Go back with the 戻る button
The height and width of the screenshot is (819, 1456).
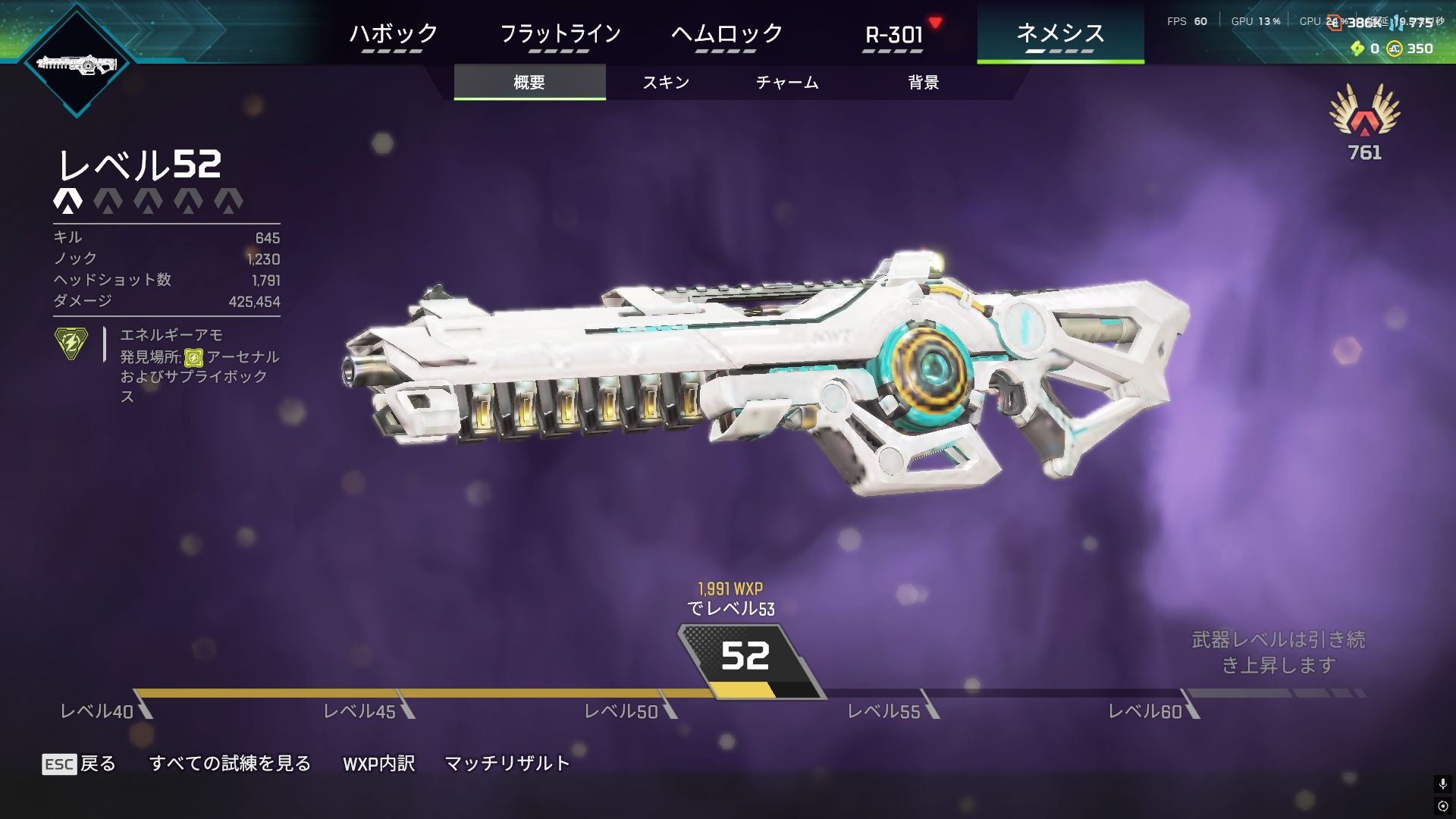click(80, 764)
